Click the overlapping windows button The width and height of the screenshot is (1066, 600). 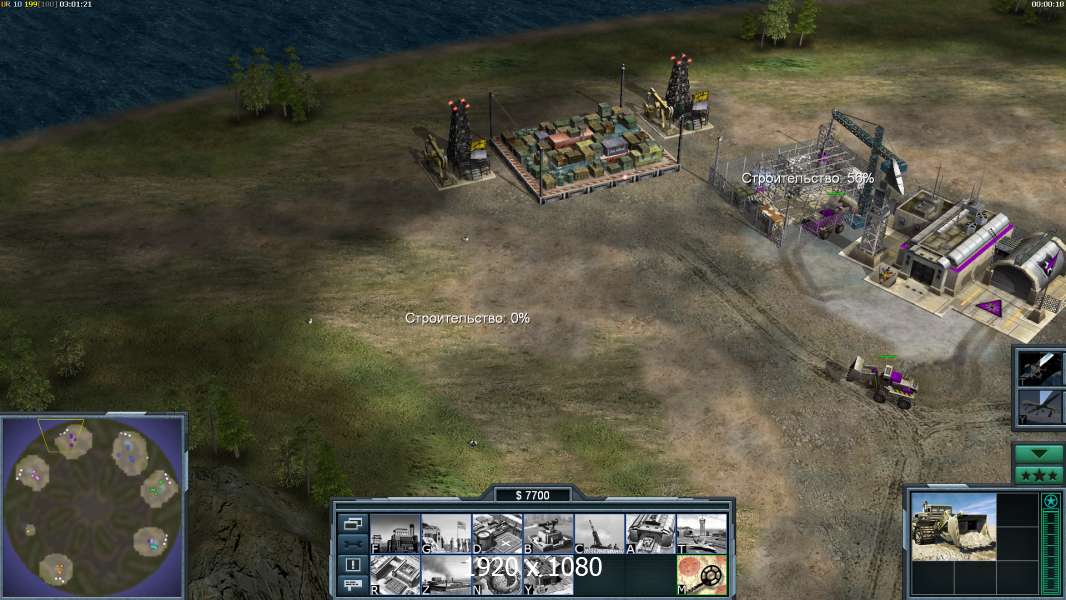(353, 523)
